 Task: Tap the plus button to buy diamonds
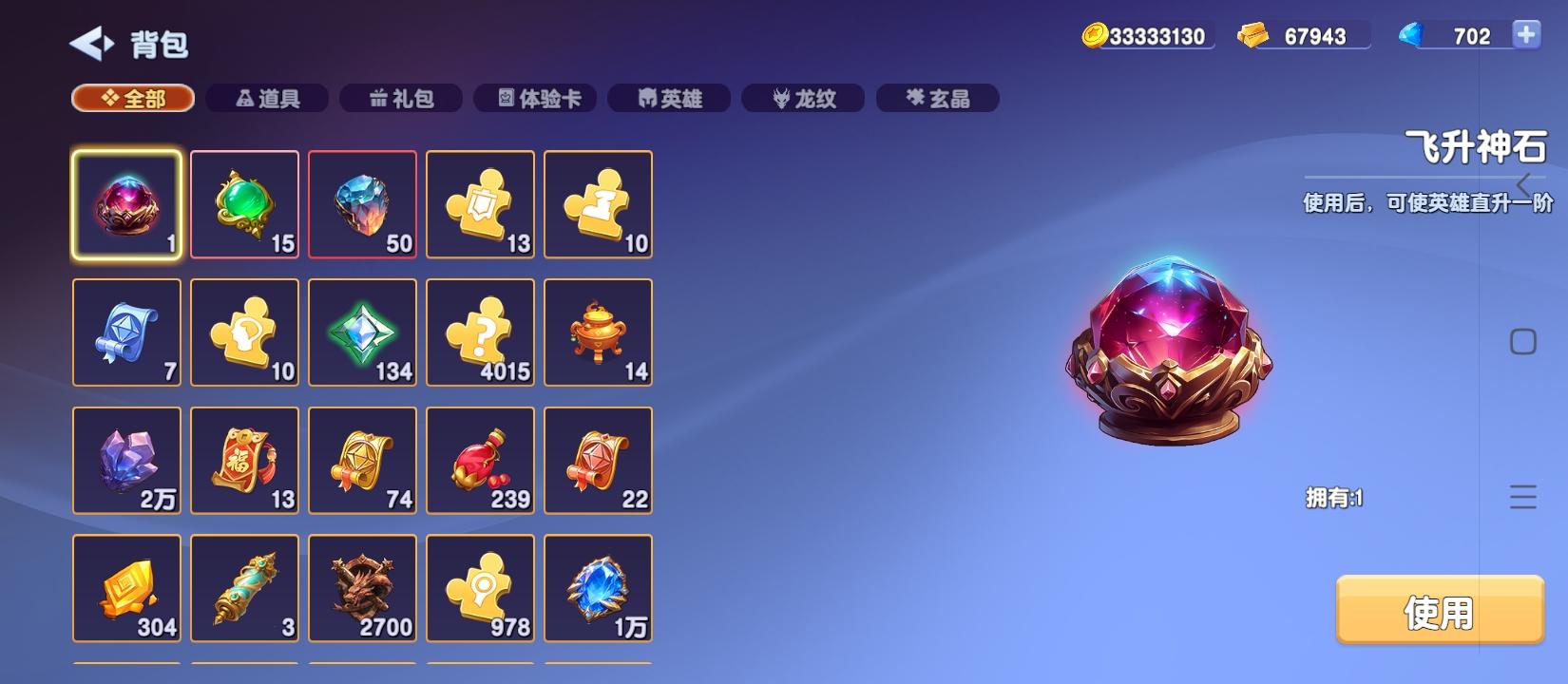click(1527, 35)
